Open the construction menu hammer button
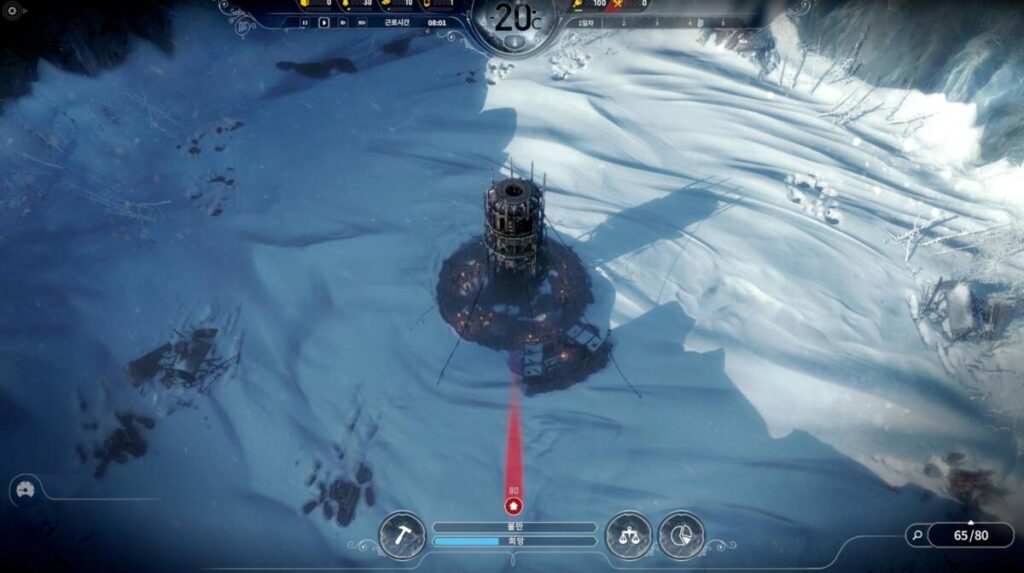This screenshot has height=573, width=1024. (402, 536)
